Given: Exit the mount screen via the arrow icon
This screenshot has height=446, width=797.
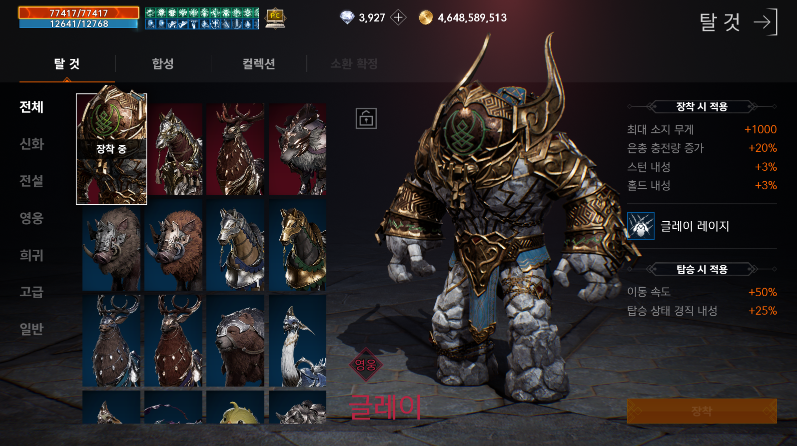Looking at the screenshot, I should tap(764, 23).
